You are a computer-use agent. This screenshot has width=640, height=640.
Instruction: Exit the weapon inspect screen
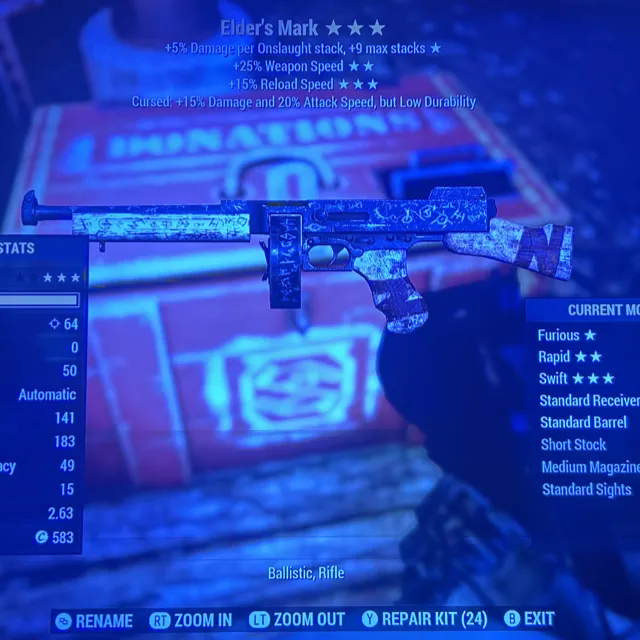(530, 620)
